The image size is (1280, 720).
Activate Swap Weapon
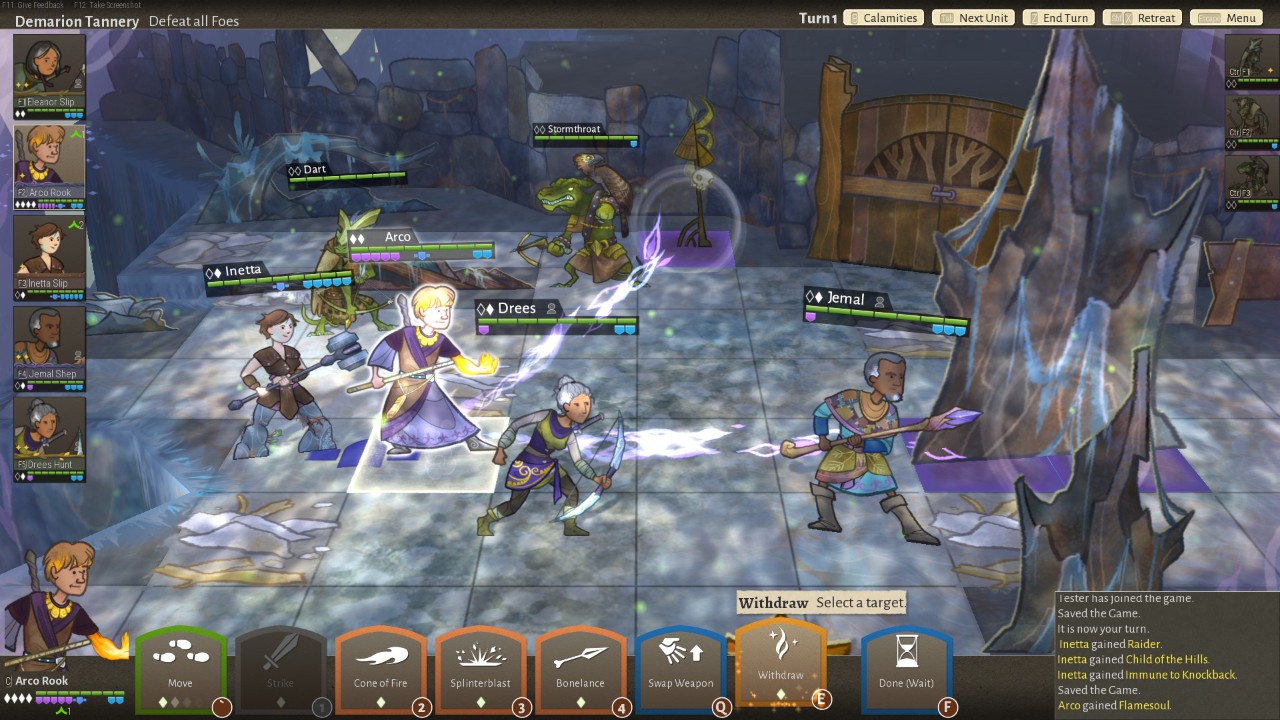tap(681, 667)
